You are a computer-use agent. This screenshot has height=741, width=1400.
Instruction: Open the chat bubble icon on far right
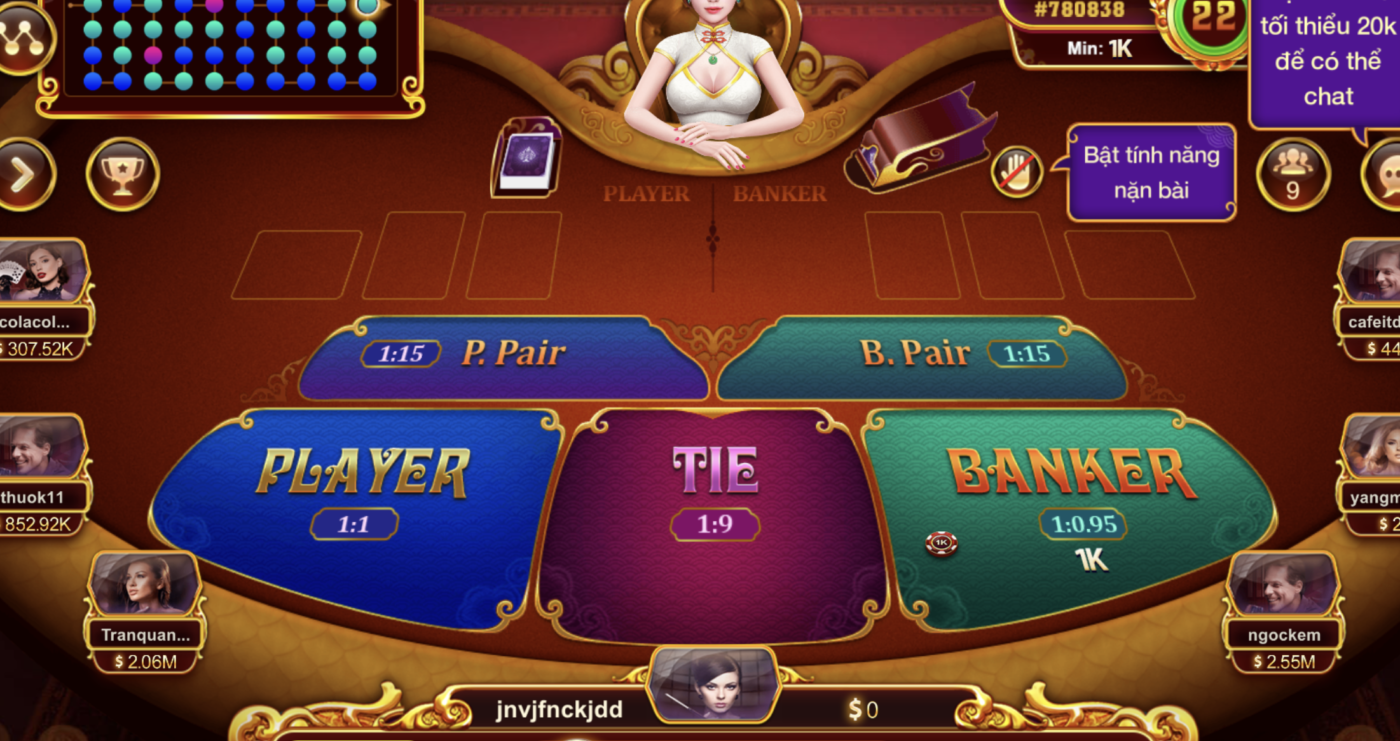coord(1390,174)
